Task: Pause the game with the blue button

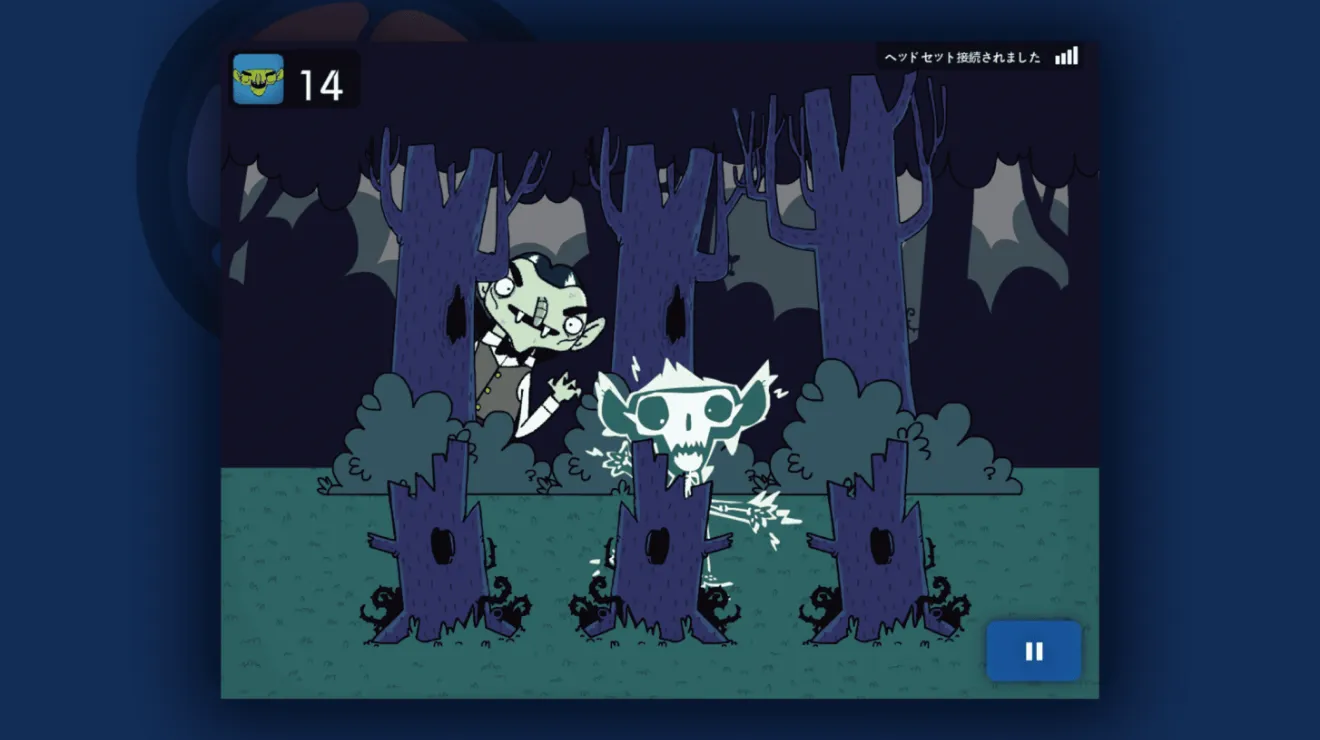Action: (x=1034, y=652)
